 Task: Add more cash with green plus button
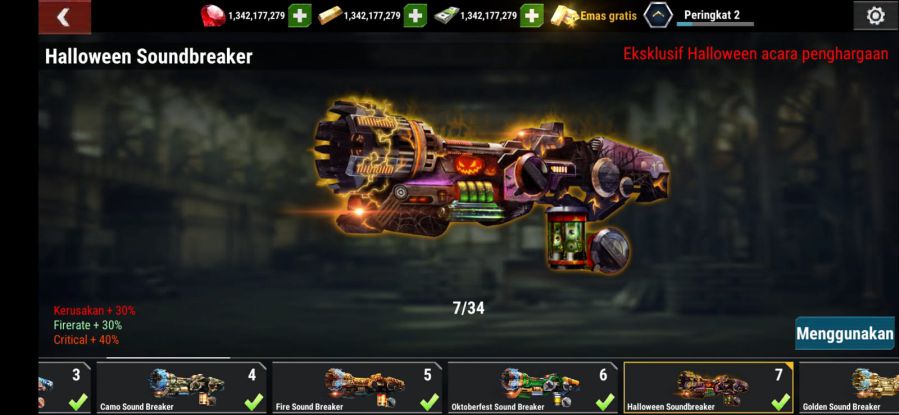point(532,16)
